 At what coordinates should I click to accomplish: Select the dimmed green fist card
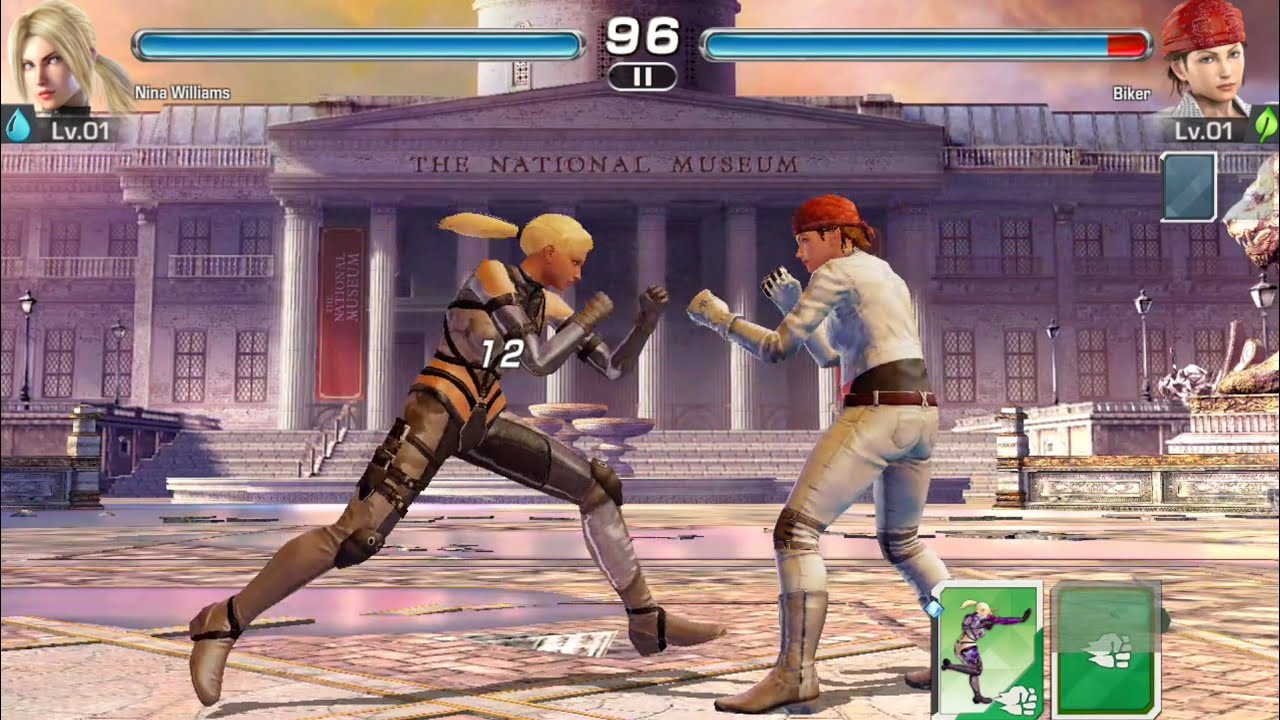click(x=1106, y=650)
